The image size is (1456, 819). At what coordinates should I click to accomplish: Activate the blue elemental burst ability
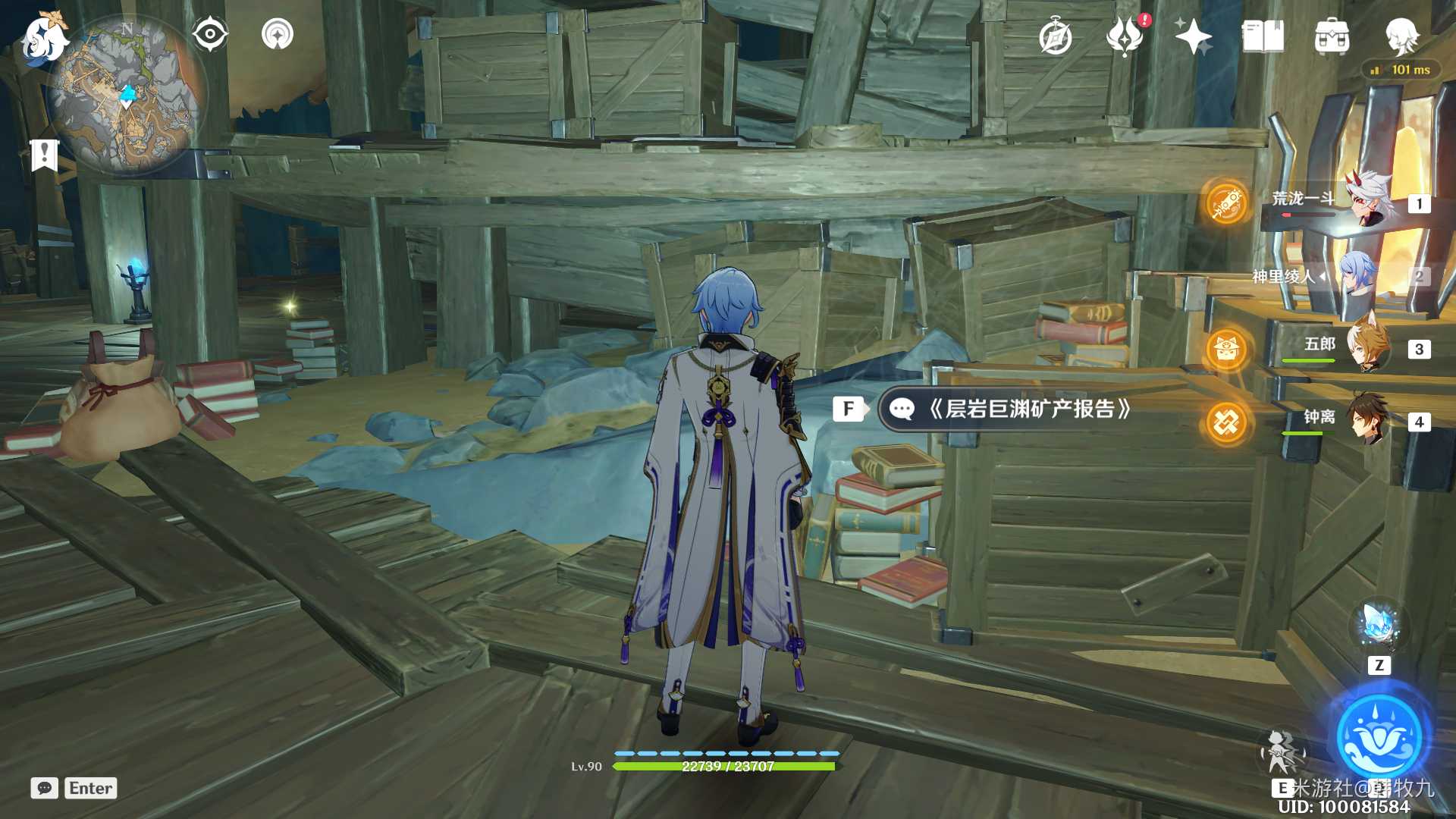click(x=1379, y=736)
